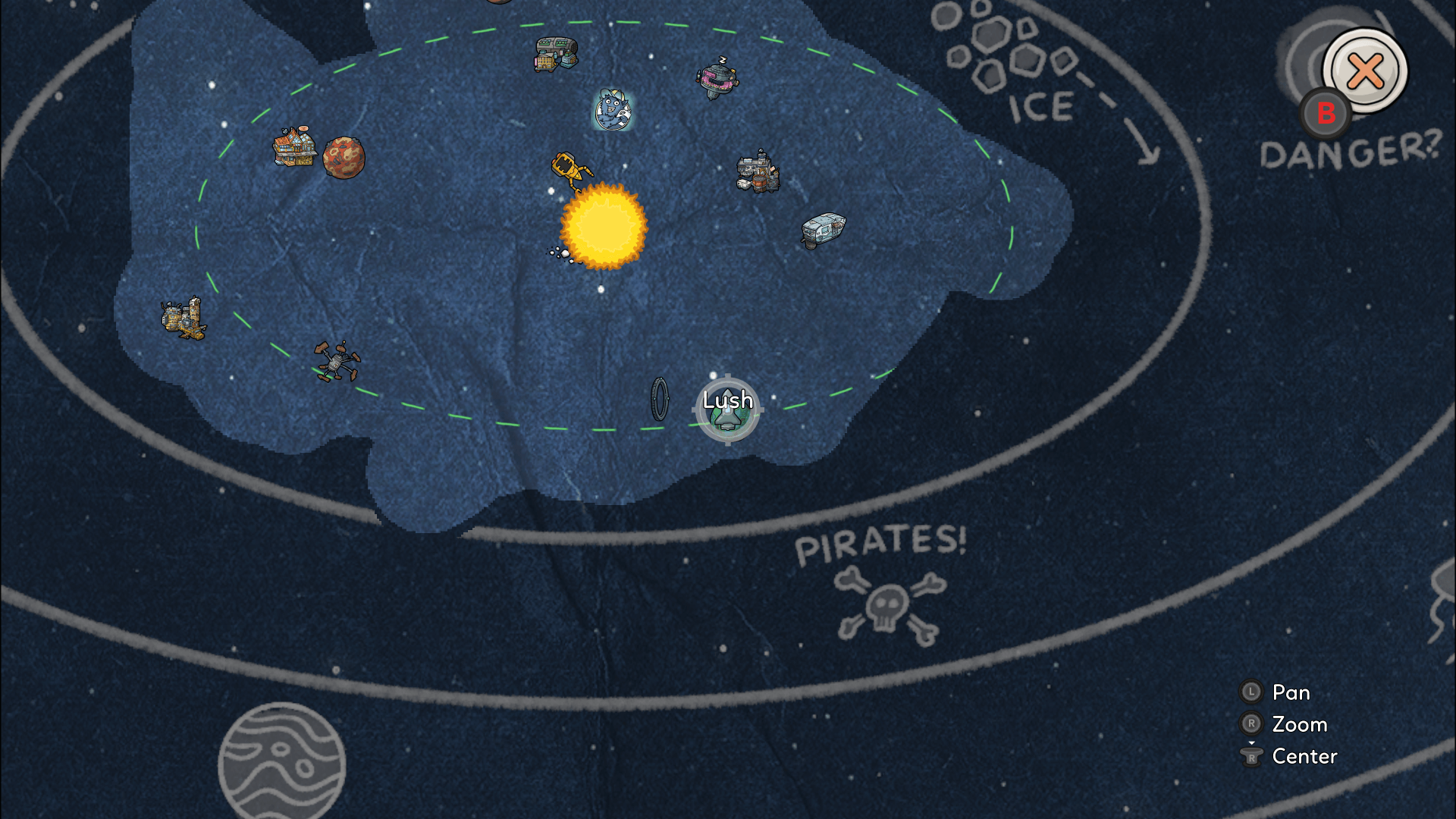Image resolution: width=1456 pixels, height=819 pixels.
Task: Select the pink flying-saucer diner station
Action: [717, 79]
